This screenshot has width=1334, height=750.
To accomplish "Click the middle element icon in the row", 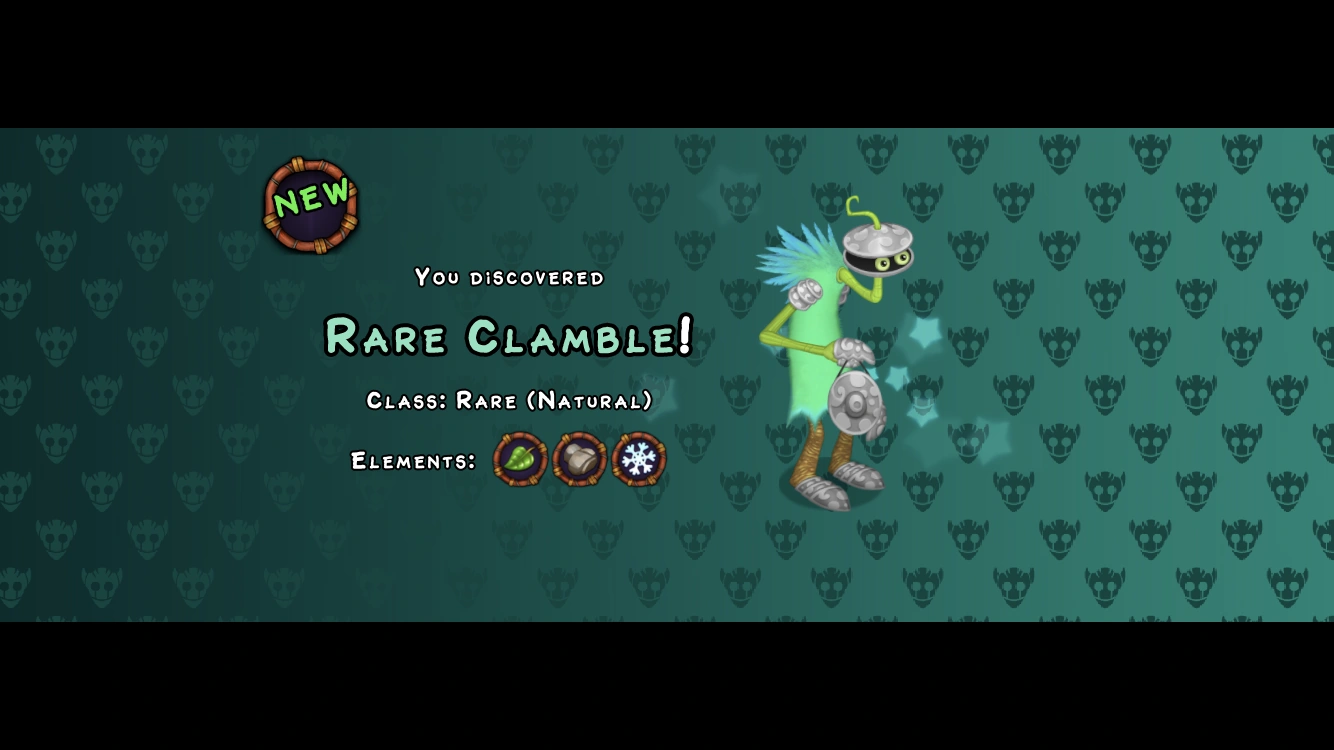I will pyautogui.click(x=578, y=459).
